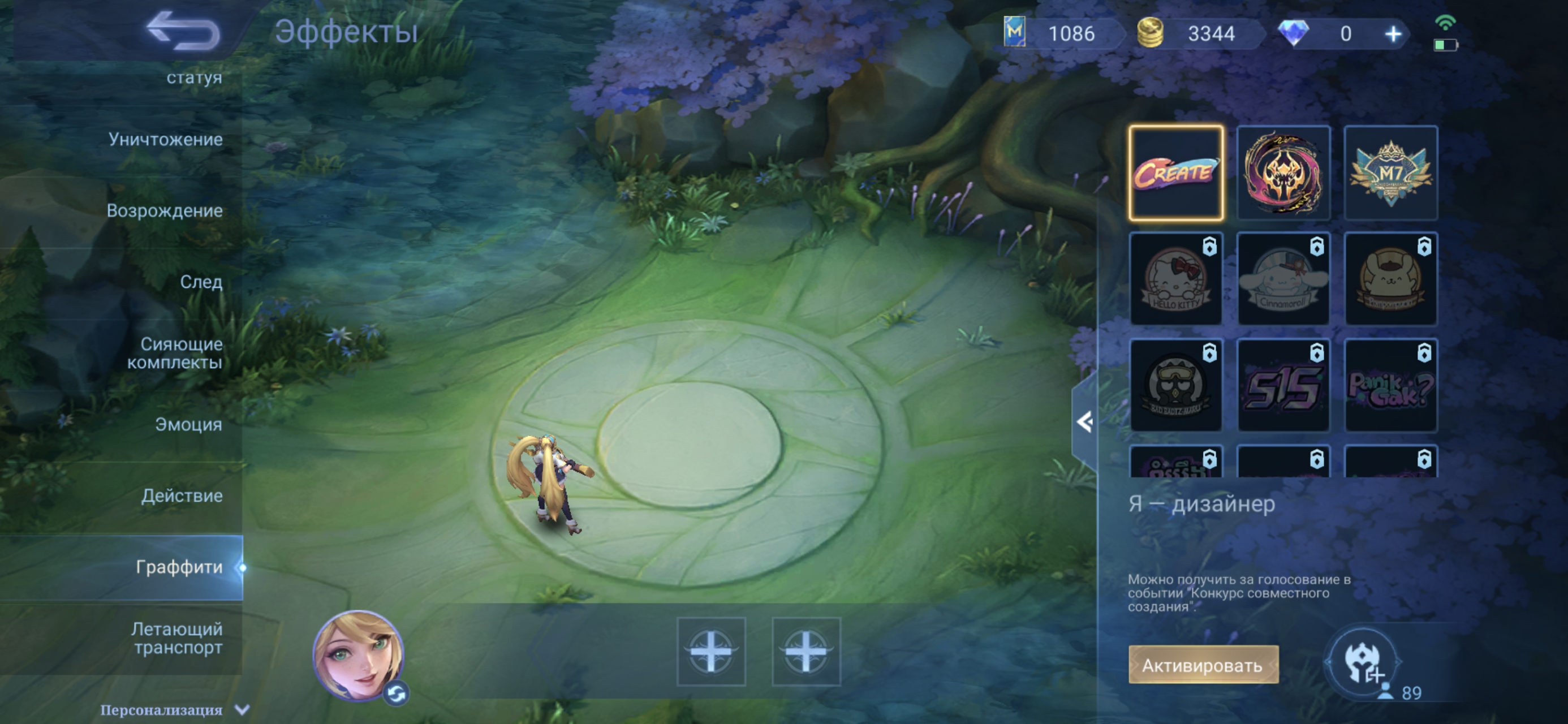Go back with the arrow button
The height and width of the screenshot is (724, 1568).
coord(183,32)
